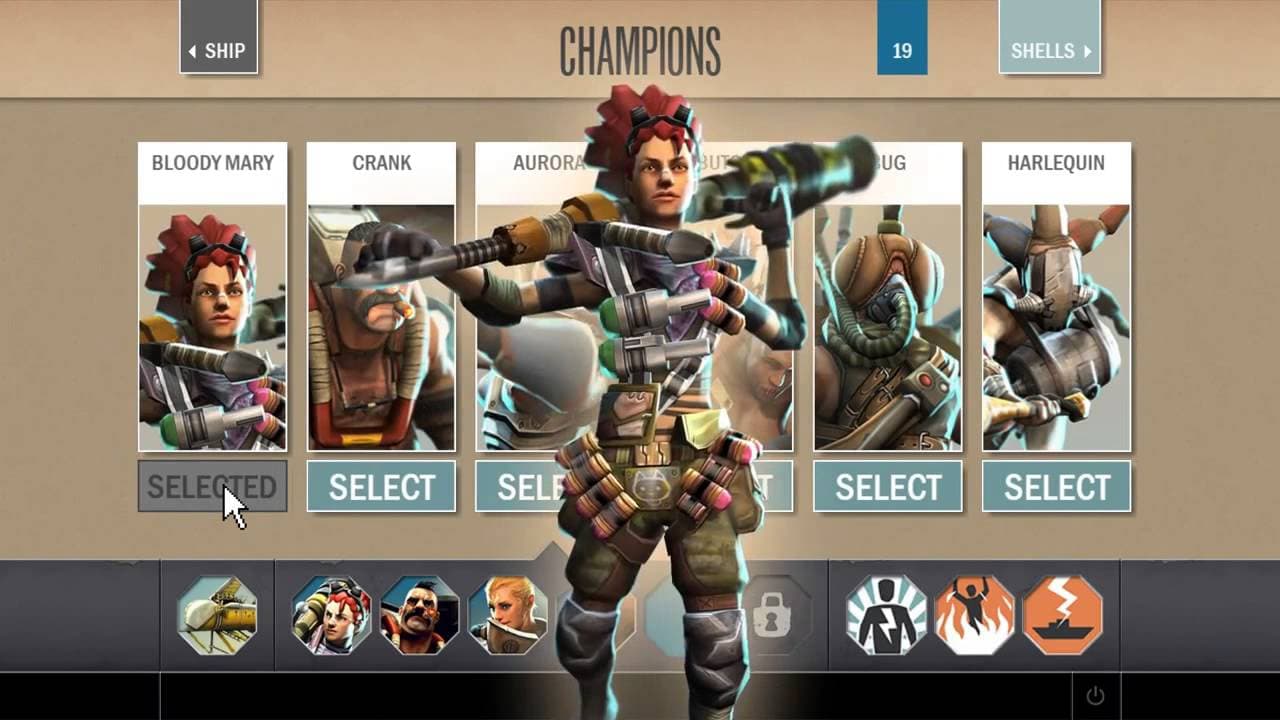Viewport: 1280px width, 720px height.
Task: Click the right arrow chevron on SHELLS
Action: pos(1087,50)
